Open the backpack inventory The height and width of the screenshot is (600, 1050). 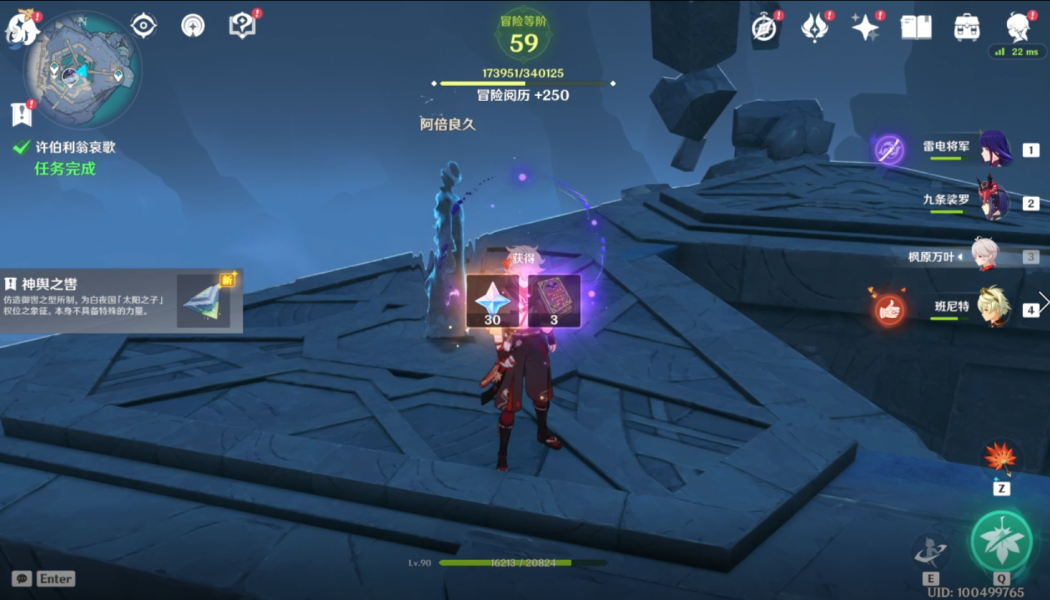click(967, 27)
